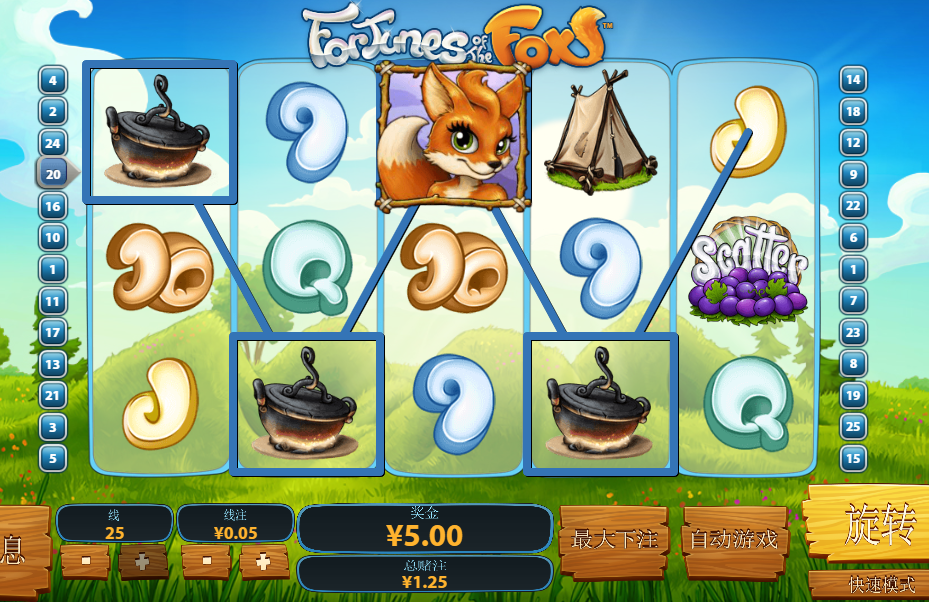Viewport: 929px width, 602px height.
Task: Decrease the number of lines (线)
Action: tap(85, 561)
